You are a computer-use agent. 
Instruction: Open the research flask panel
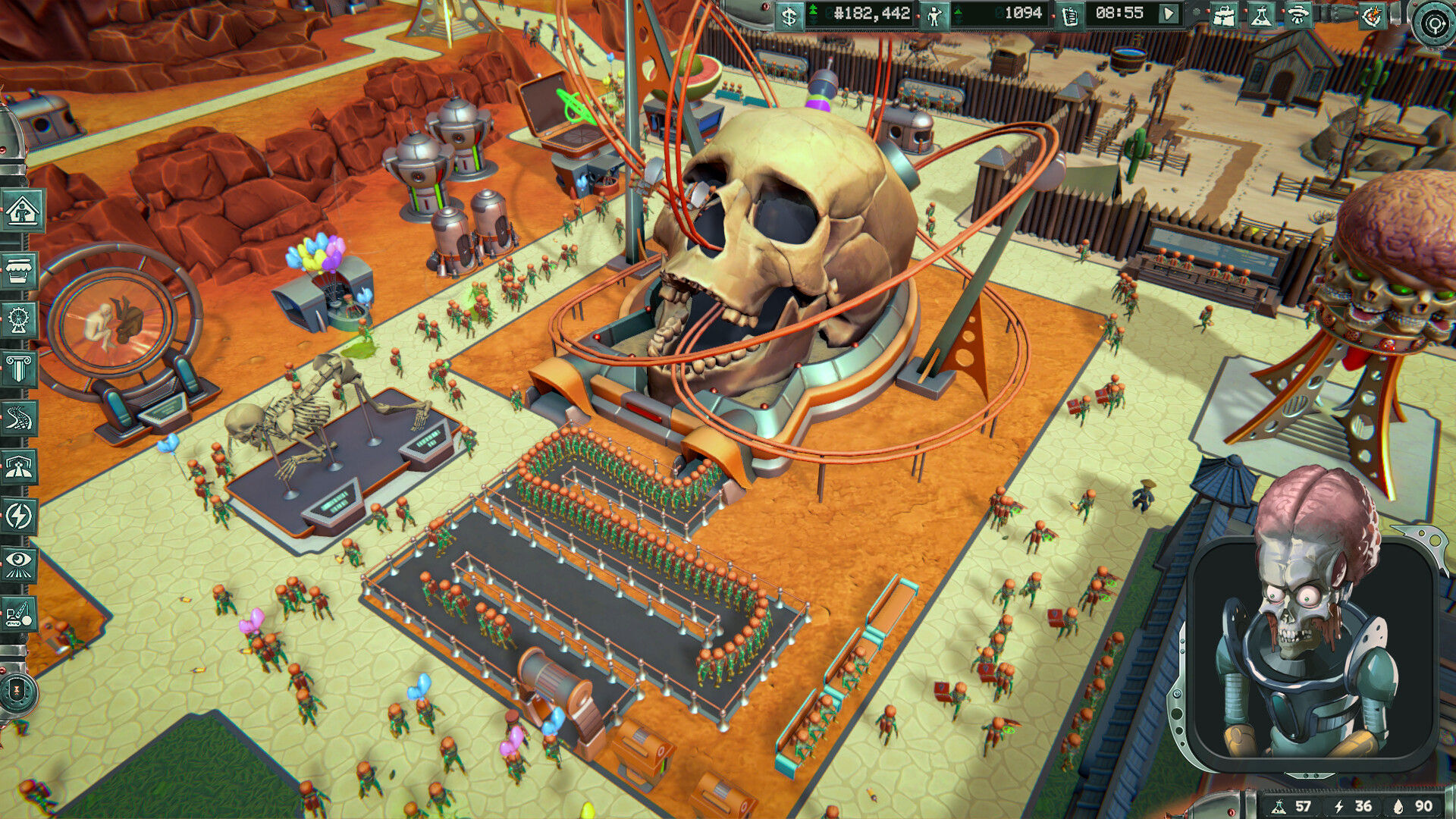pyautogui.click(x=1263, y=17)
